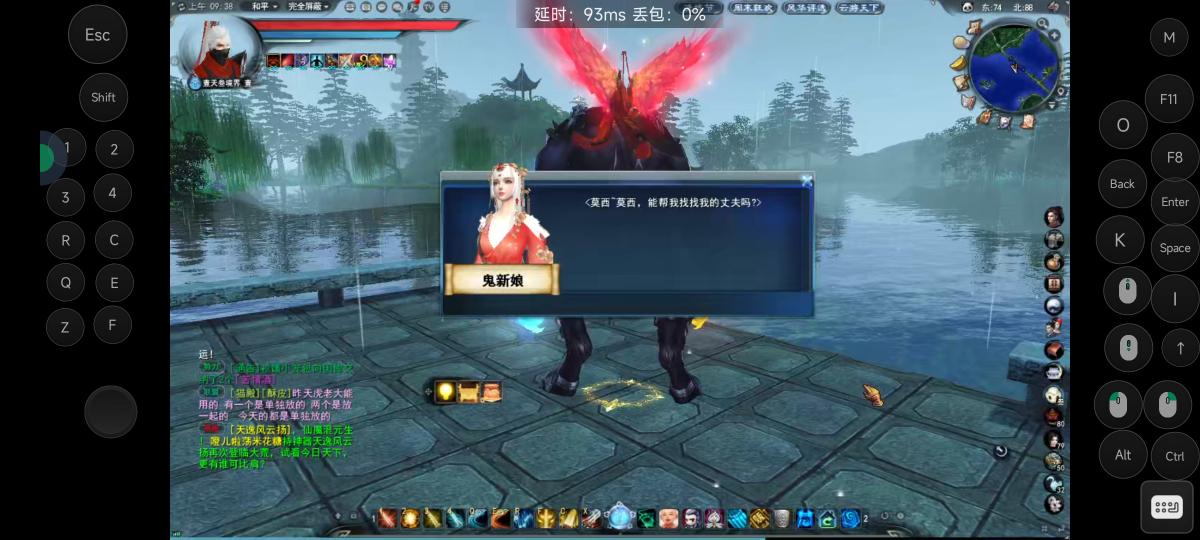Click the player portrait avatar
This screenshot has height=540, width=1200.
coord(218,48)
